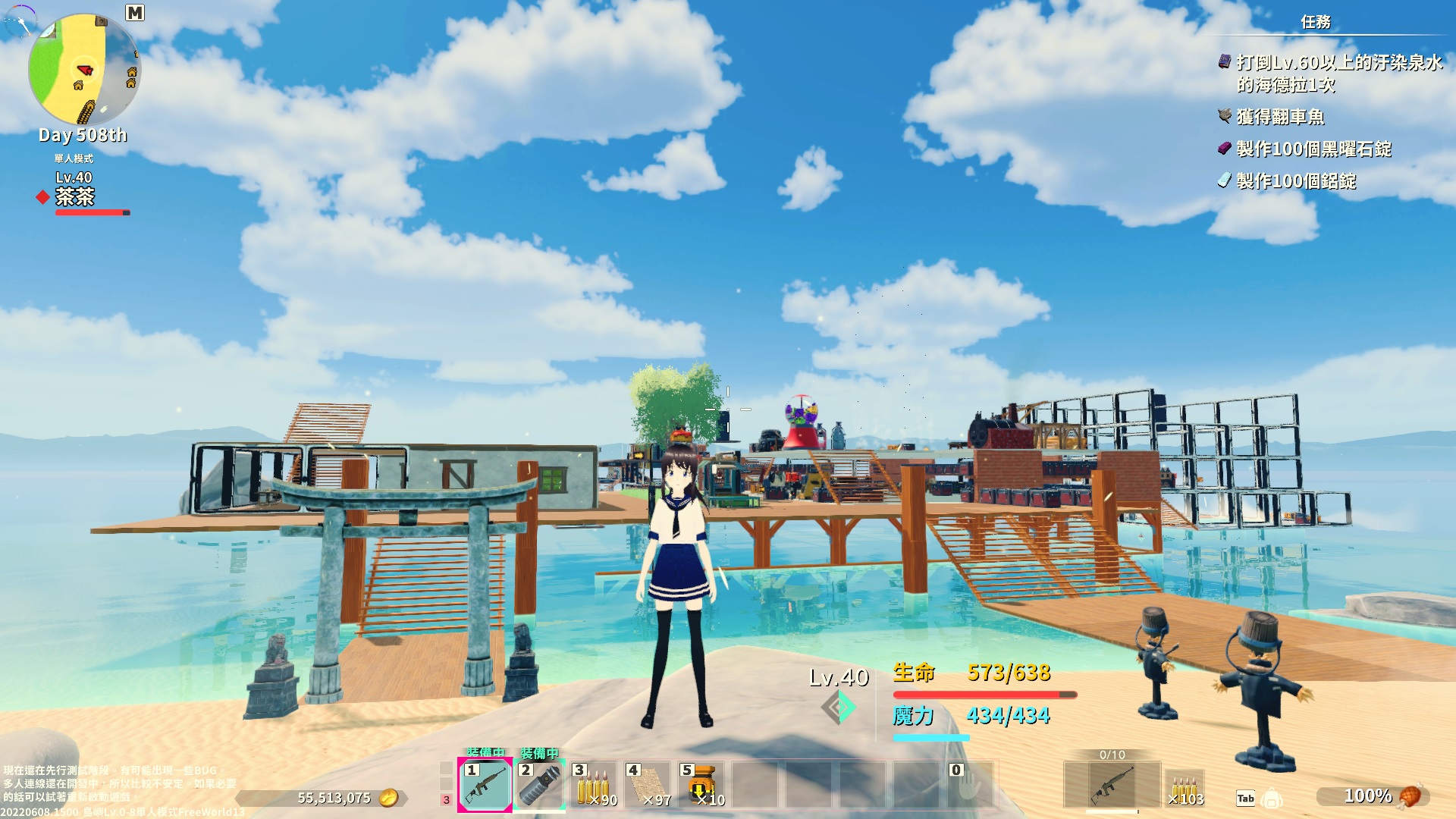1456x819 pixels.
Task: Open the circular minimap
Action: click(x=83, y=70)
